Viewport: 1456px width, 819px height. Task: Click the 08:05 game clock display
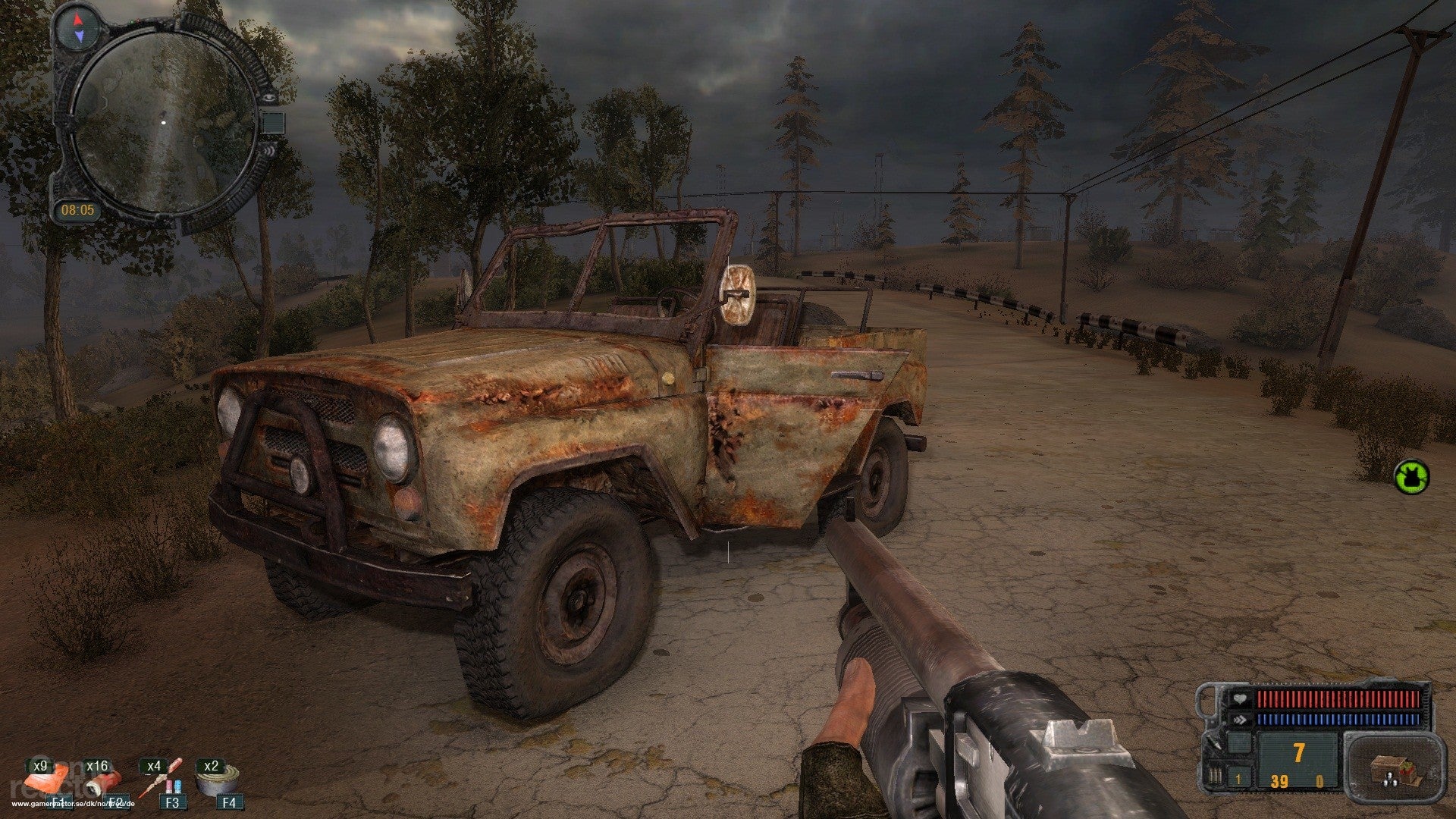coord(78,211)
